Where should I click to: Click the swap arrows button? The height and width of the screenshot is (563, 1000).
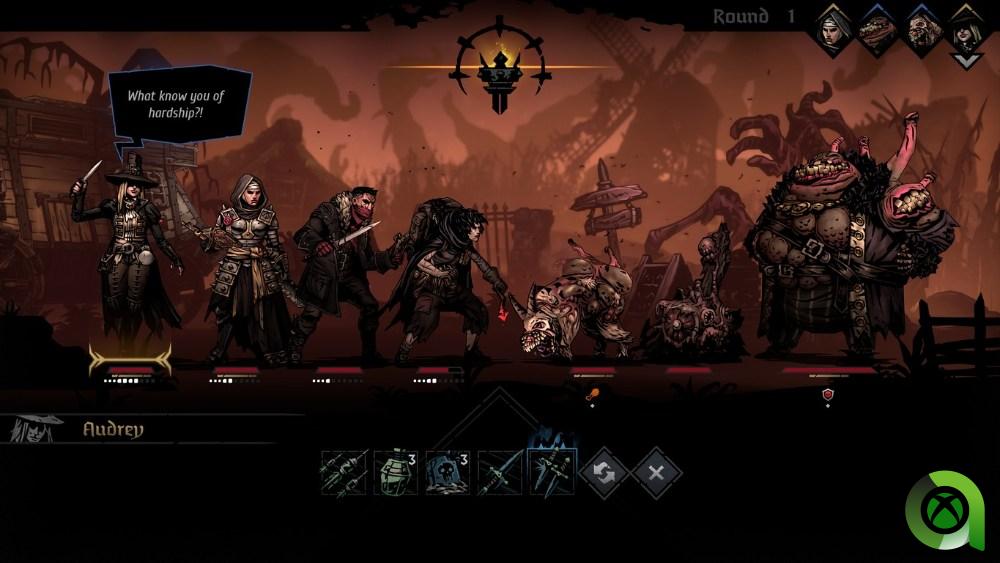pos(603,472)
